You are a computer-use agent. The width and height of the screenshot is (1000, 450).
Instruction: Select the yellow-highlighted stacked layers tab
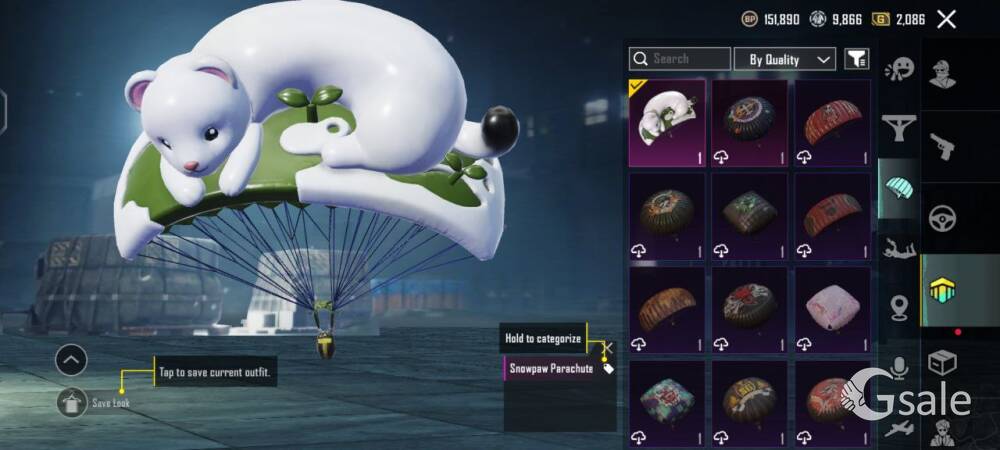pyautogui.click(x=942, y=290)
